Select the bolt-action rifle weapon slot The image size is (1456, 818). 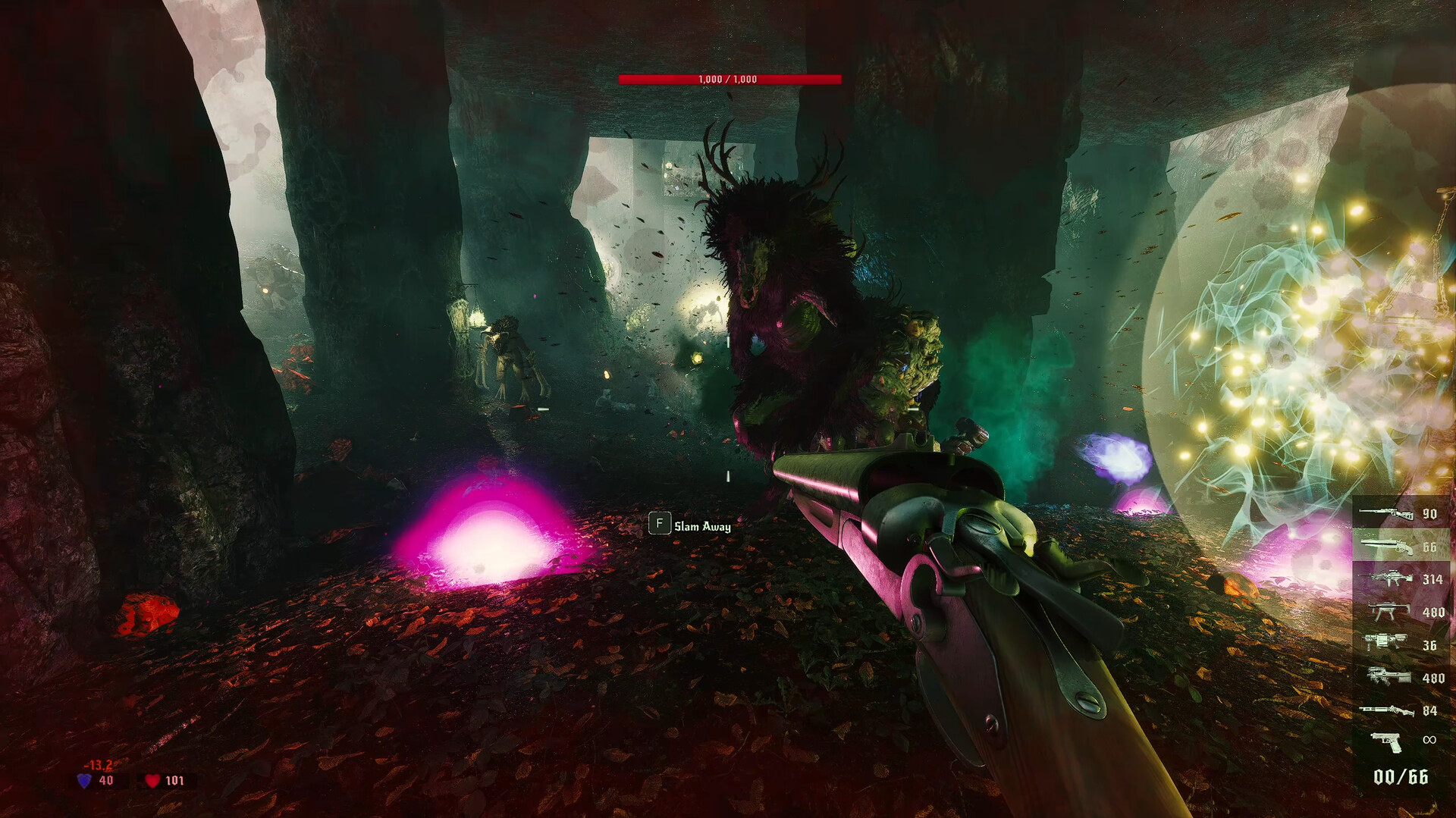(1386, 513)
